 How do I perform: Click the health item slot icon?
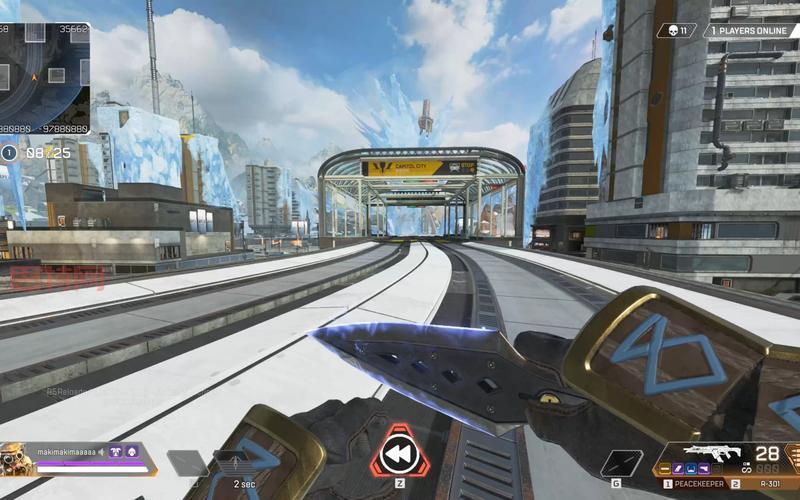tap(186, 461)
